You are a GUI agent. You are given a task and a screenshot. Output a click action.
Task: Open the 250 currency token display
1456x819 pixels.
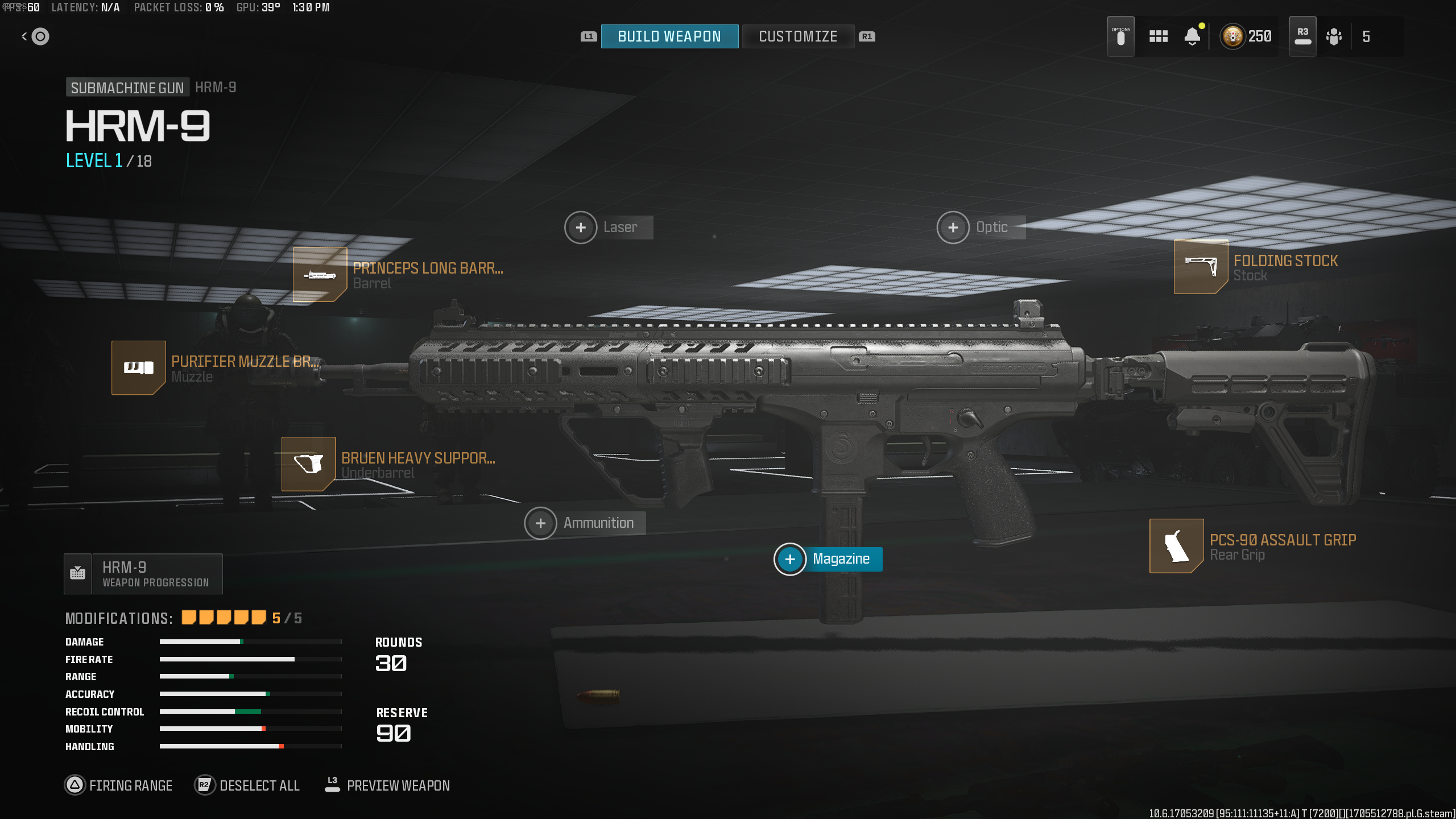pyautogui.click(x=1246, y=36)
